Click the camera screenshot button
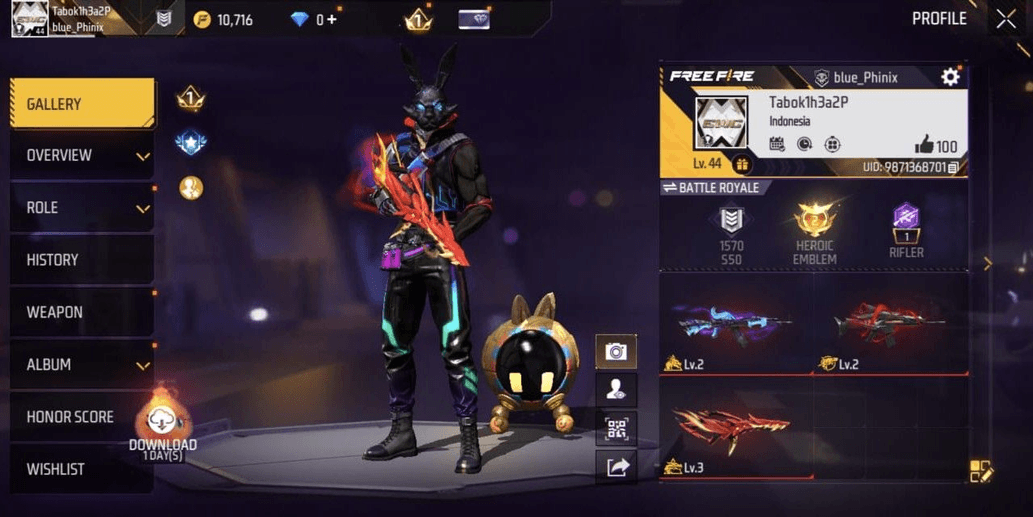The image size is (1033, 517). [x=616, y=351]
